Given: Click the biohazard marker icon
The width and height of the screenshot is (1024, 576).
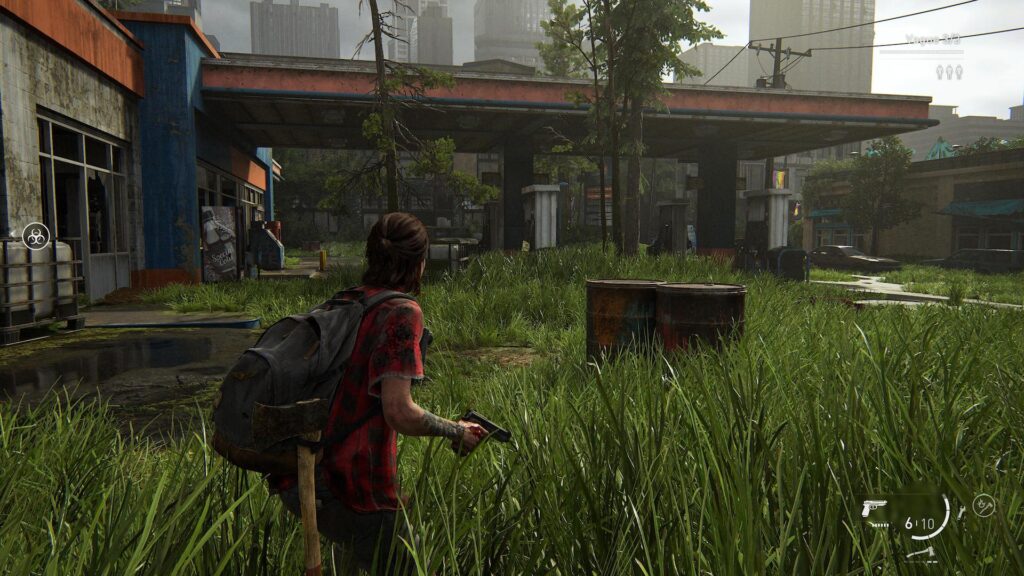Looking at the screenshot, I should tap(35, 235).
